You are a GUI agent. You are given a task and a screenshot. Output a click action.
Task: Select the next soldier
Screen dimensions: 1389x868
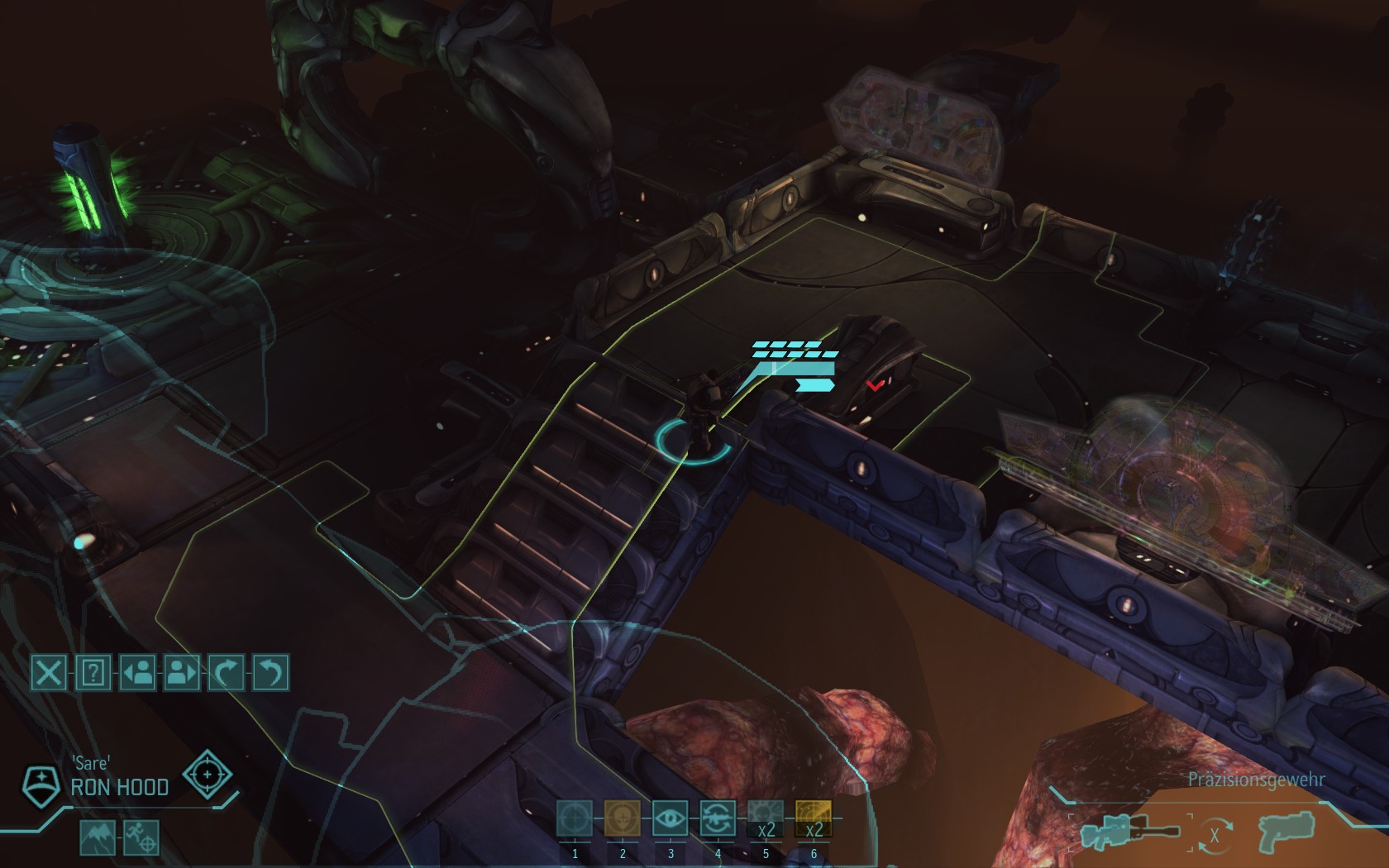tap(182, 673)
